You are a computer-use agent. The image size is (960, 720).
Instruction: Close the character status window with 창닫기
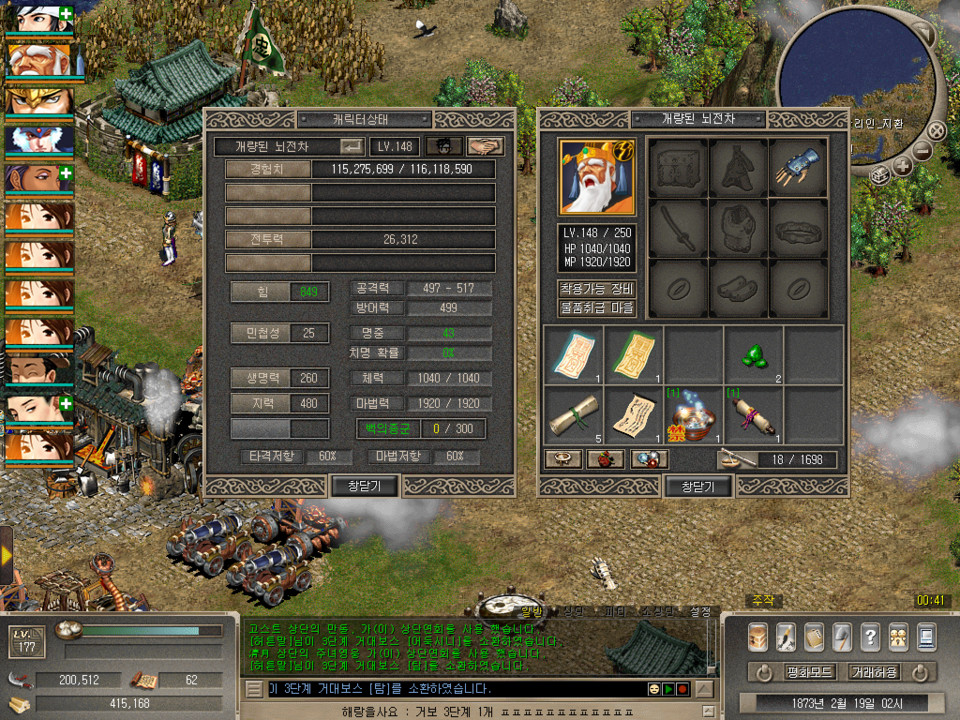[364, 486]
